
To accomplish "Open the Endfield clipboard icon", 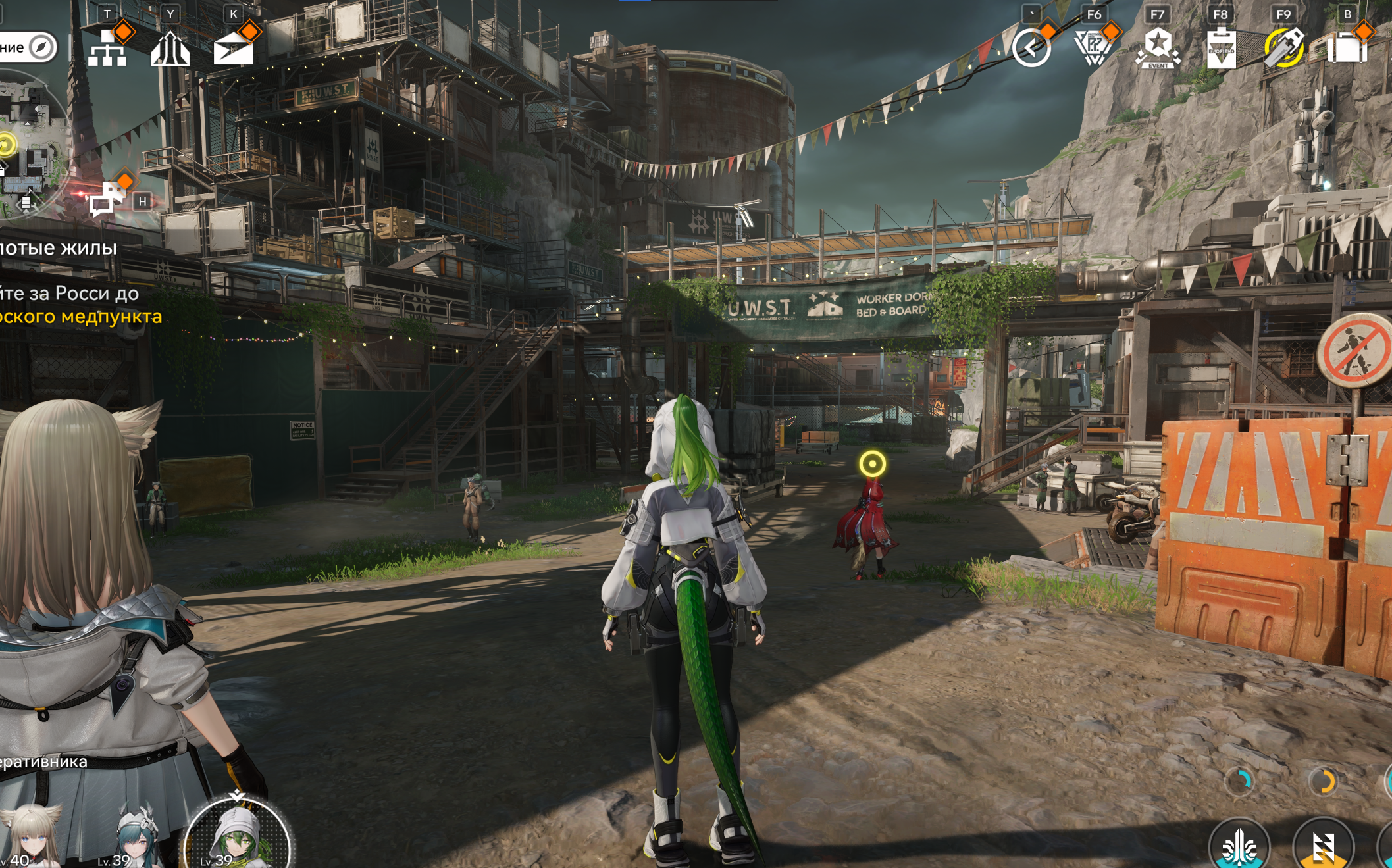I will [x=1220, y=48].
